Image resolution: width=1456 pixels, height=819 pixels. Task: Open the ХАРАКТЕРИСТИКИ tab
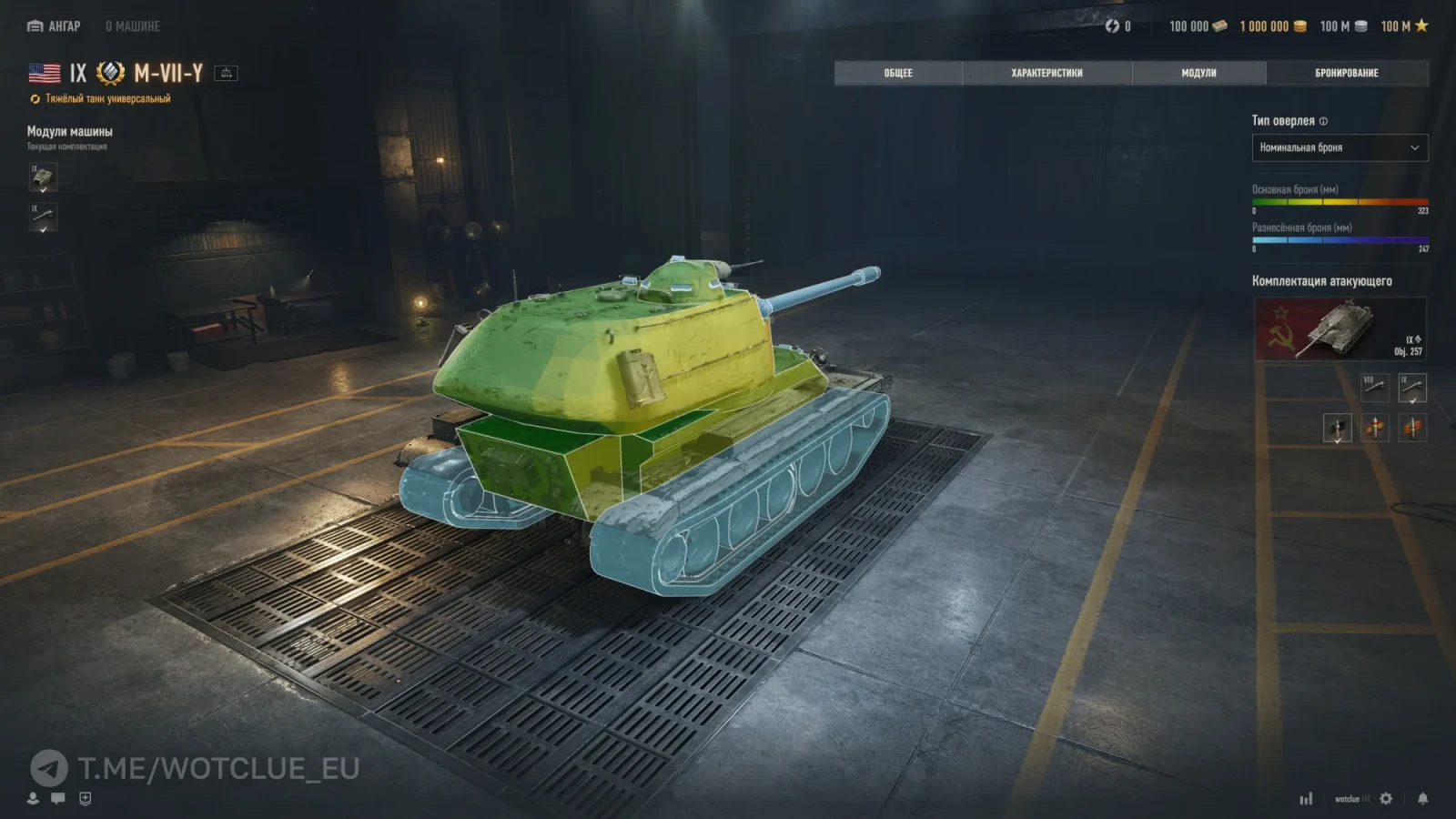pyautogui.click(x=1046, y=73)
